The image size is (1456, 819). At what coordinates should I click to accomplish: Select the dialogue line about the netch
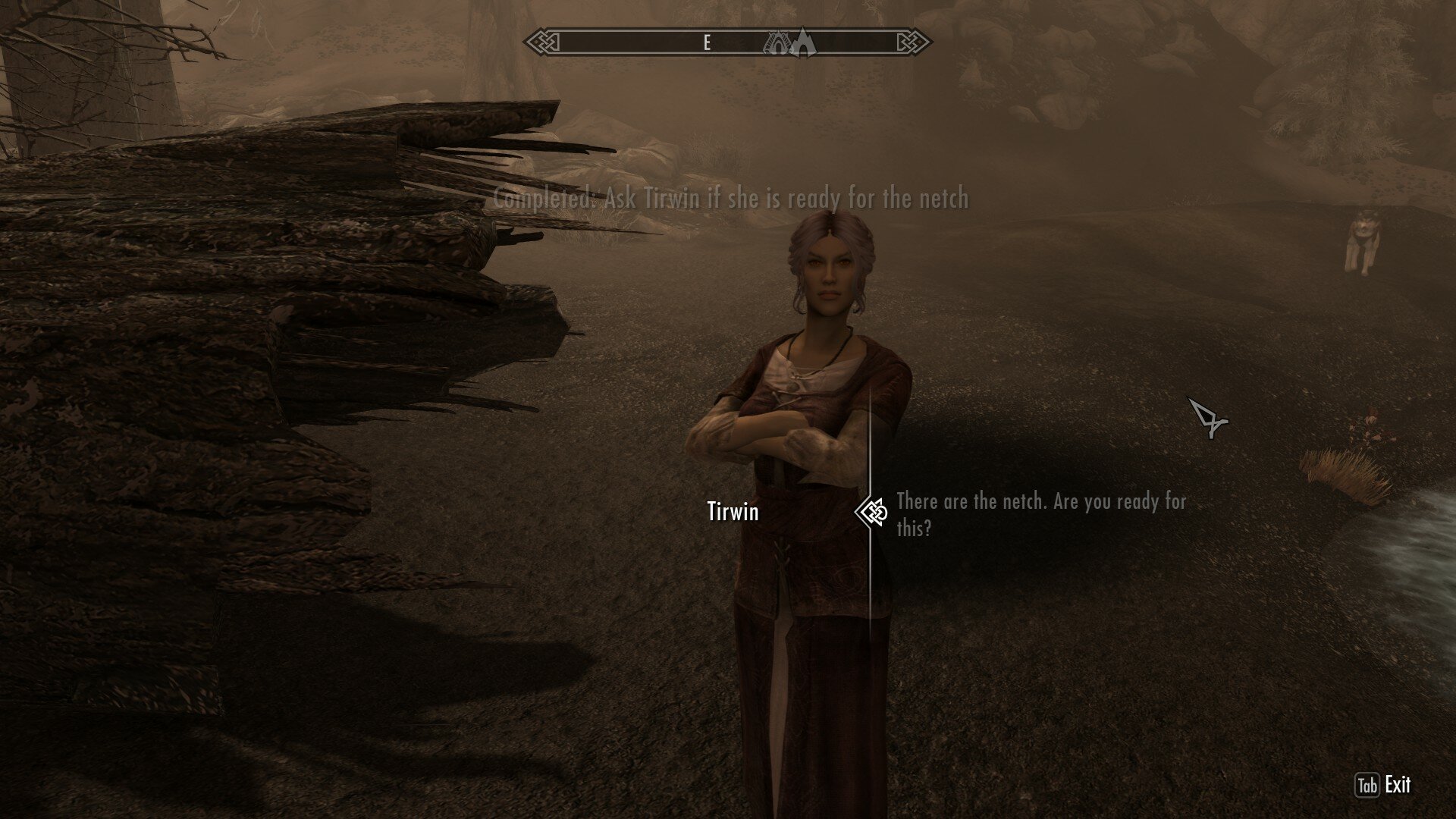click(1039, 512)
